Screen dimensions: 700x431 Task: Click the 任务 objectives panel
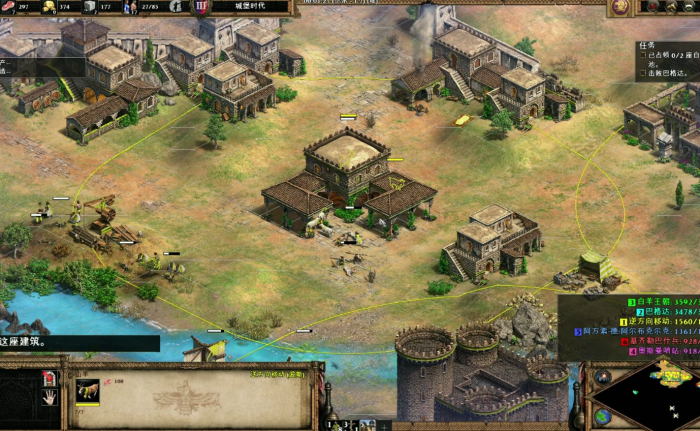(667, 60)
